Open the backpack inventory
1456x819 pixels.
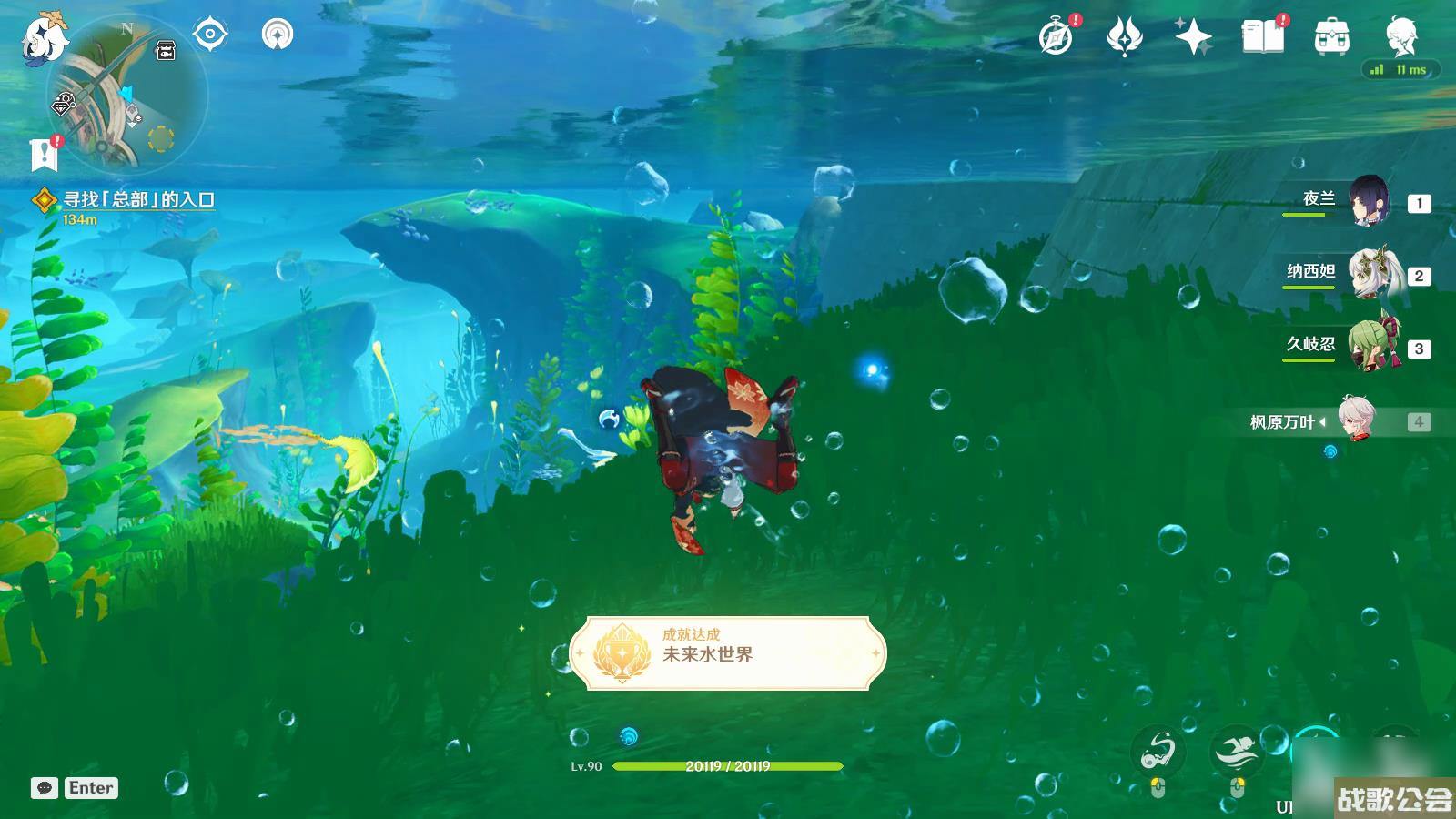1331,37
